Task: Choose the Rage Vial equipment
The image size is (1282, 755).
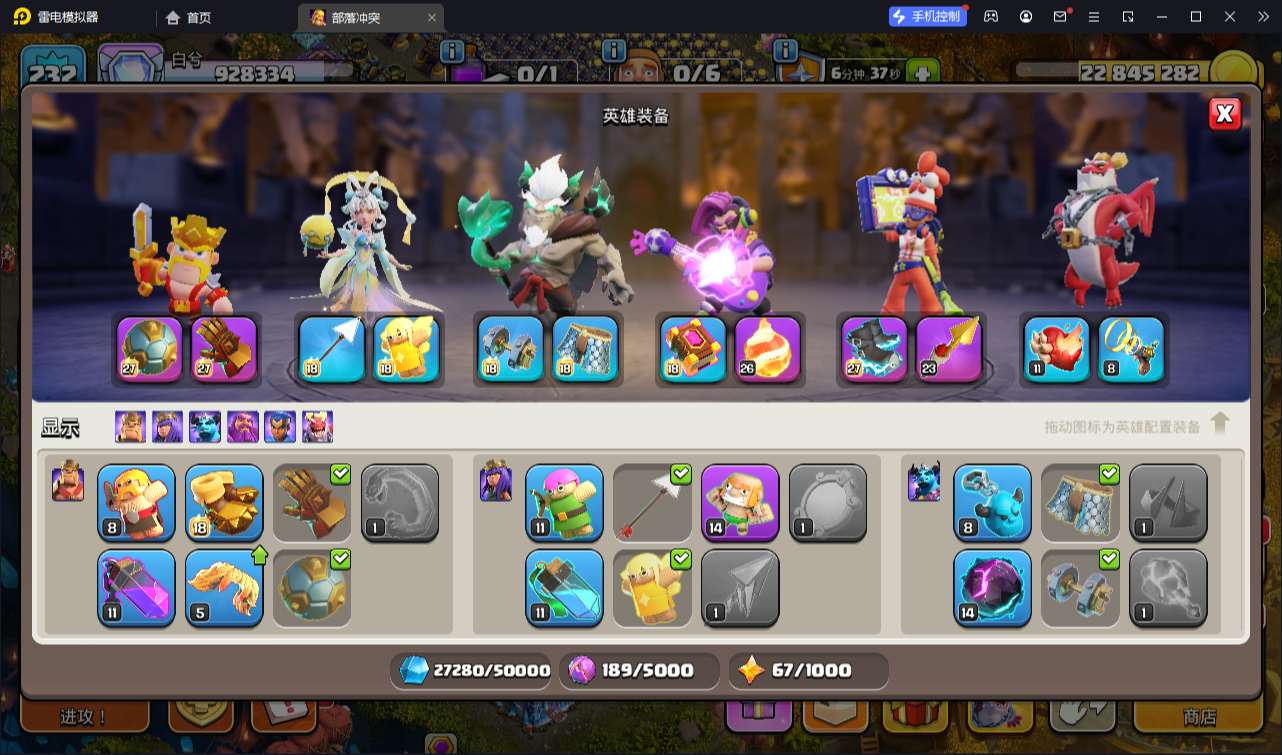Action: click(x=136, y=588)
